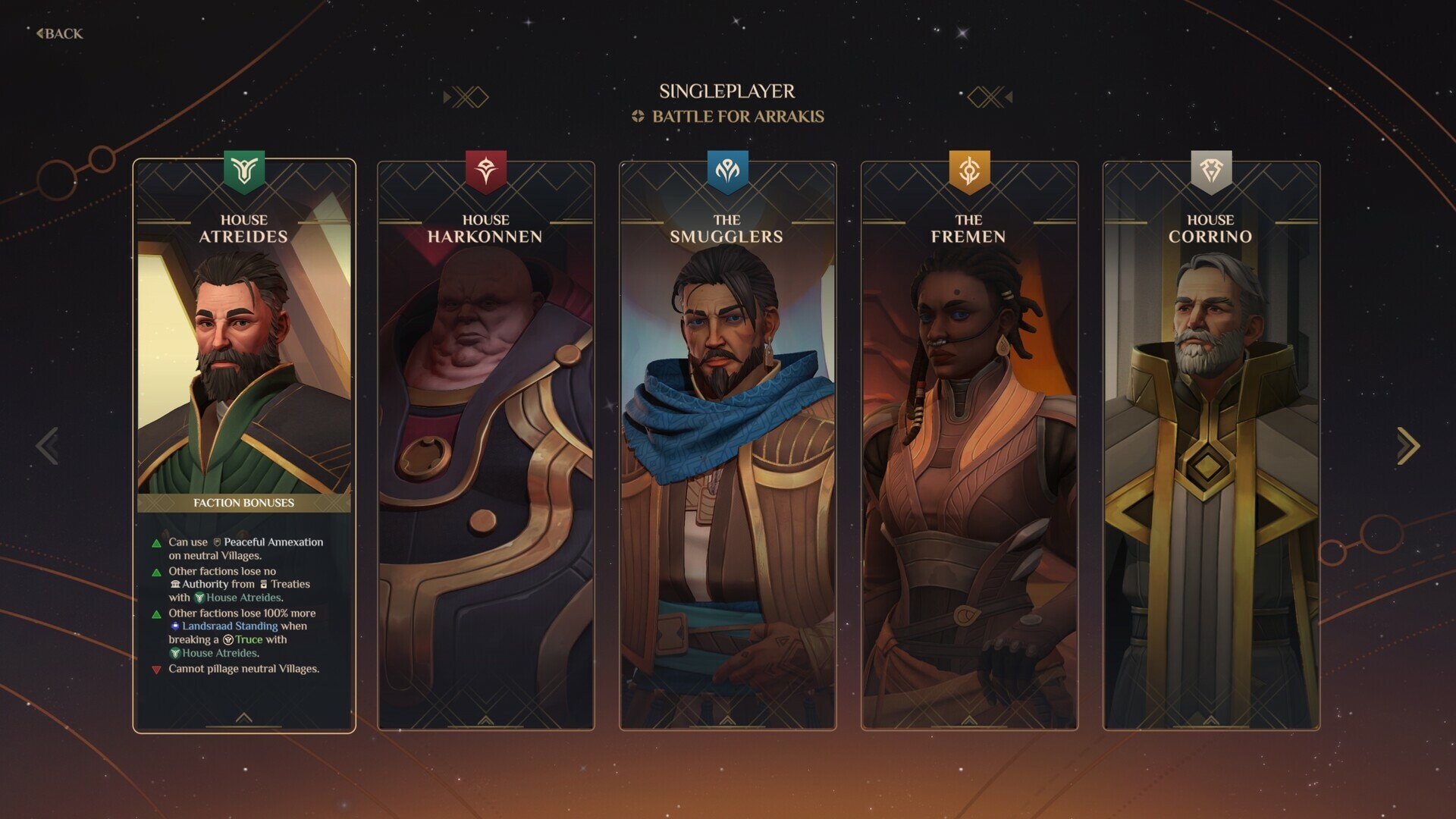Viewport: 1456px width, 819px height.
Task: Click the Truce icon in bonus text
Action: pos(227,639)
